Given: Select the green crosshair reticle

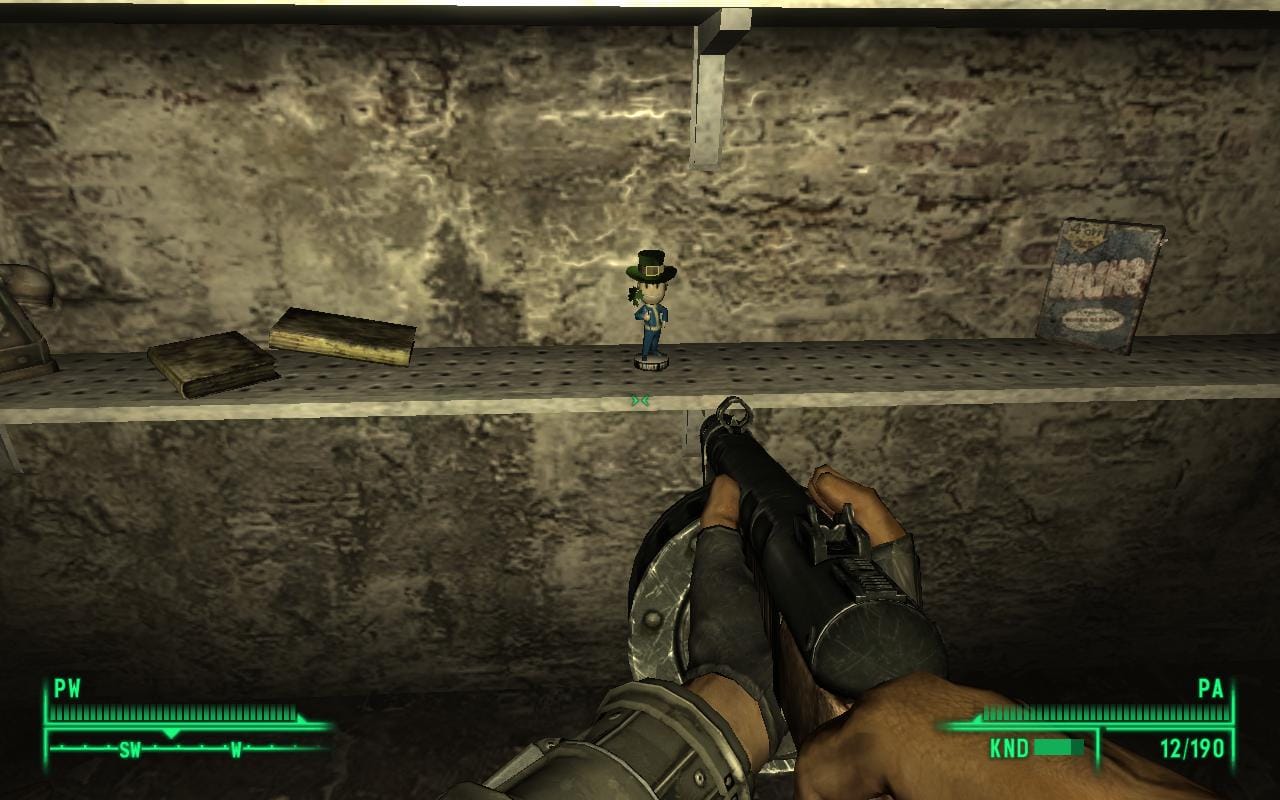Looking at the screenshot, I should coord(640,400).
